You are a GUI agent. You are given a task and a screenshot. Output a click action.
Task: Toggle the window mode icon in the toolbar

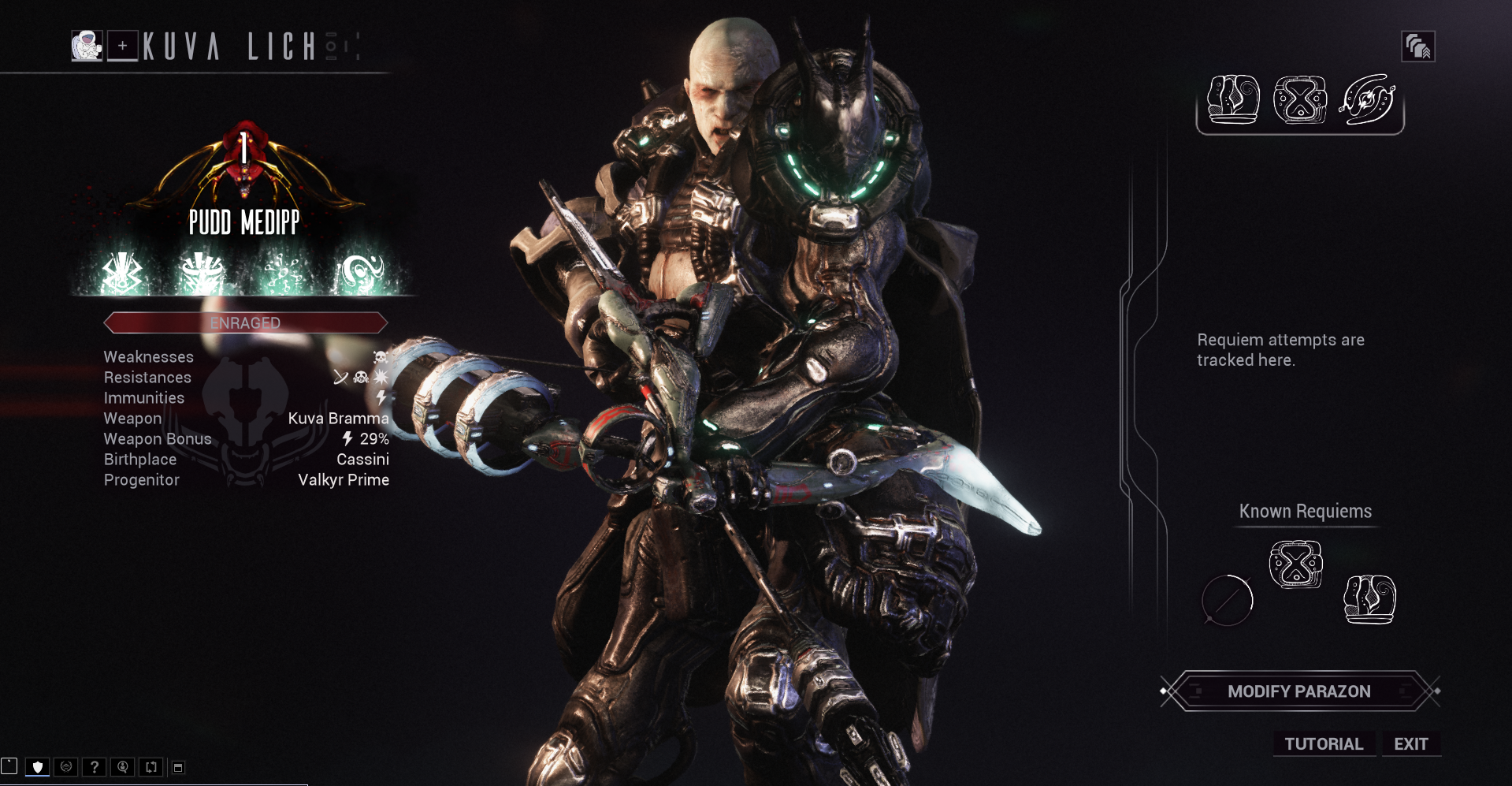pyautogui.click(x=179, y=767)
